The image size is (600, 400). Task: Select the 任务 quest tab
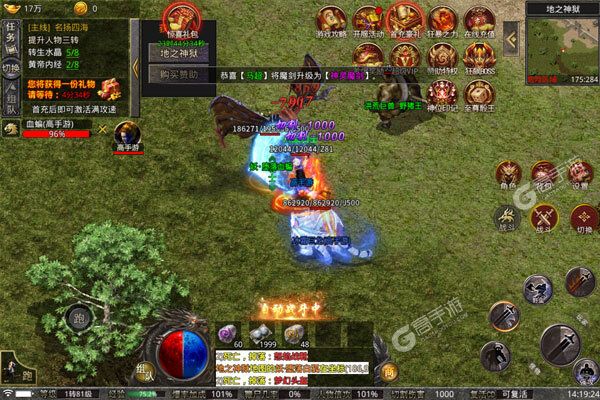(9, 37)
